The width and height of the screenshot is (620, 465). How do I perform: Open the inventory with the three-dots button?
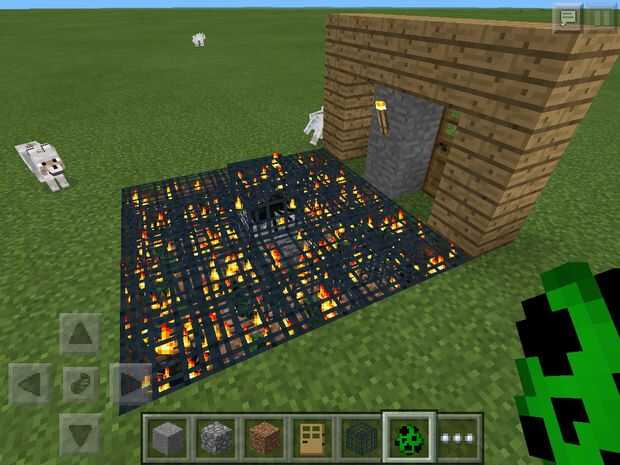click(x=458, y=438)
